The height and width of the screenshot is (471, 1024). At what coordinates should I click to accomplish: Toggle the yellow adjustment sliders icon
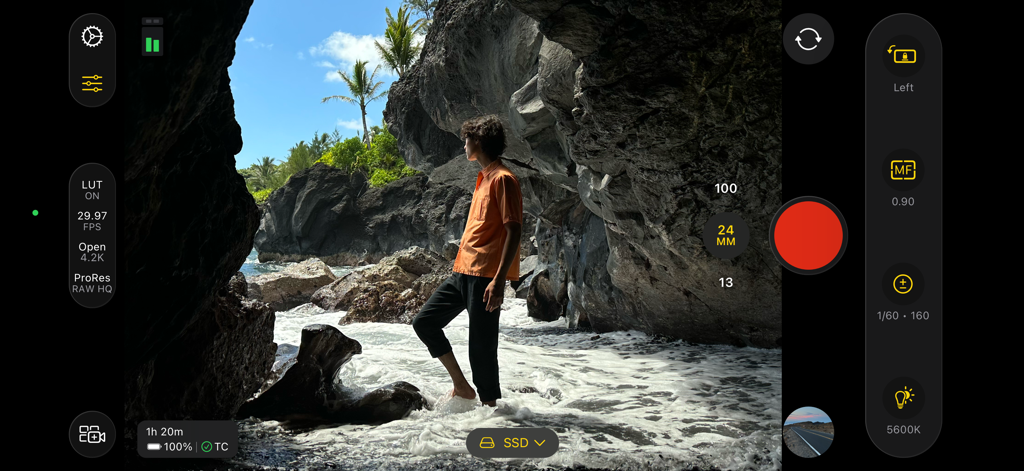tap(92, 83)
